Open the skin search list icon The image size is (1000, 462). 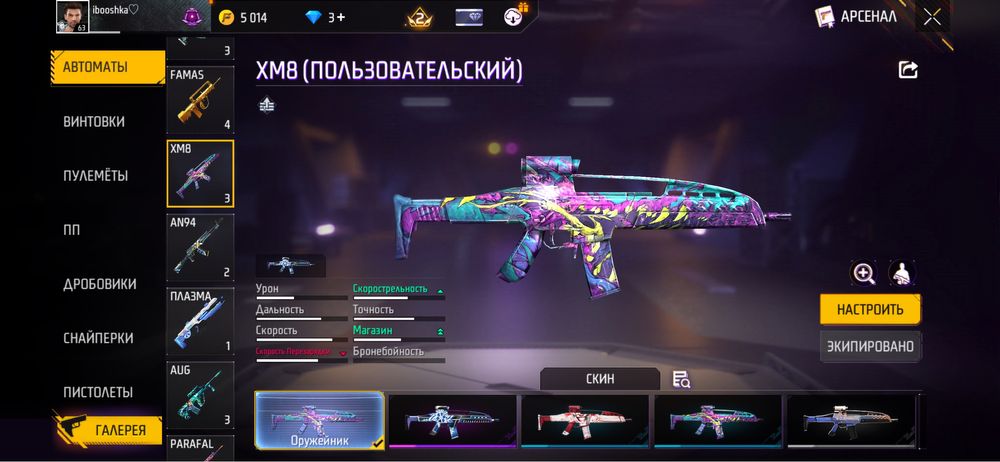coord(682,379)
